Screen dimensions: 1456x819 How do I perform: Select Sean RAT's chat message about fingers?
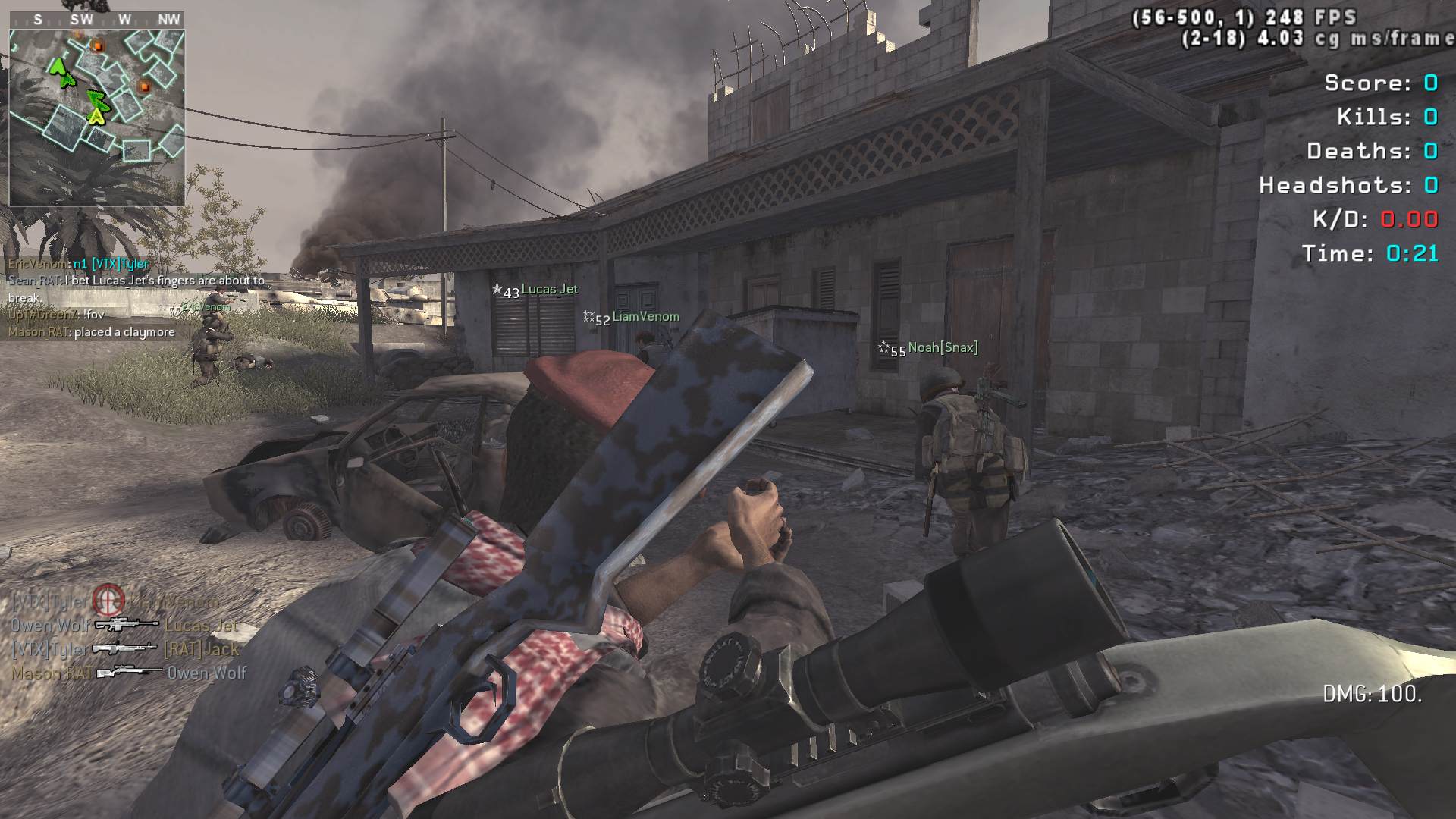coord(136,288)
